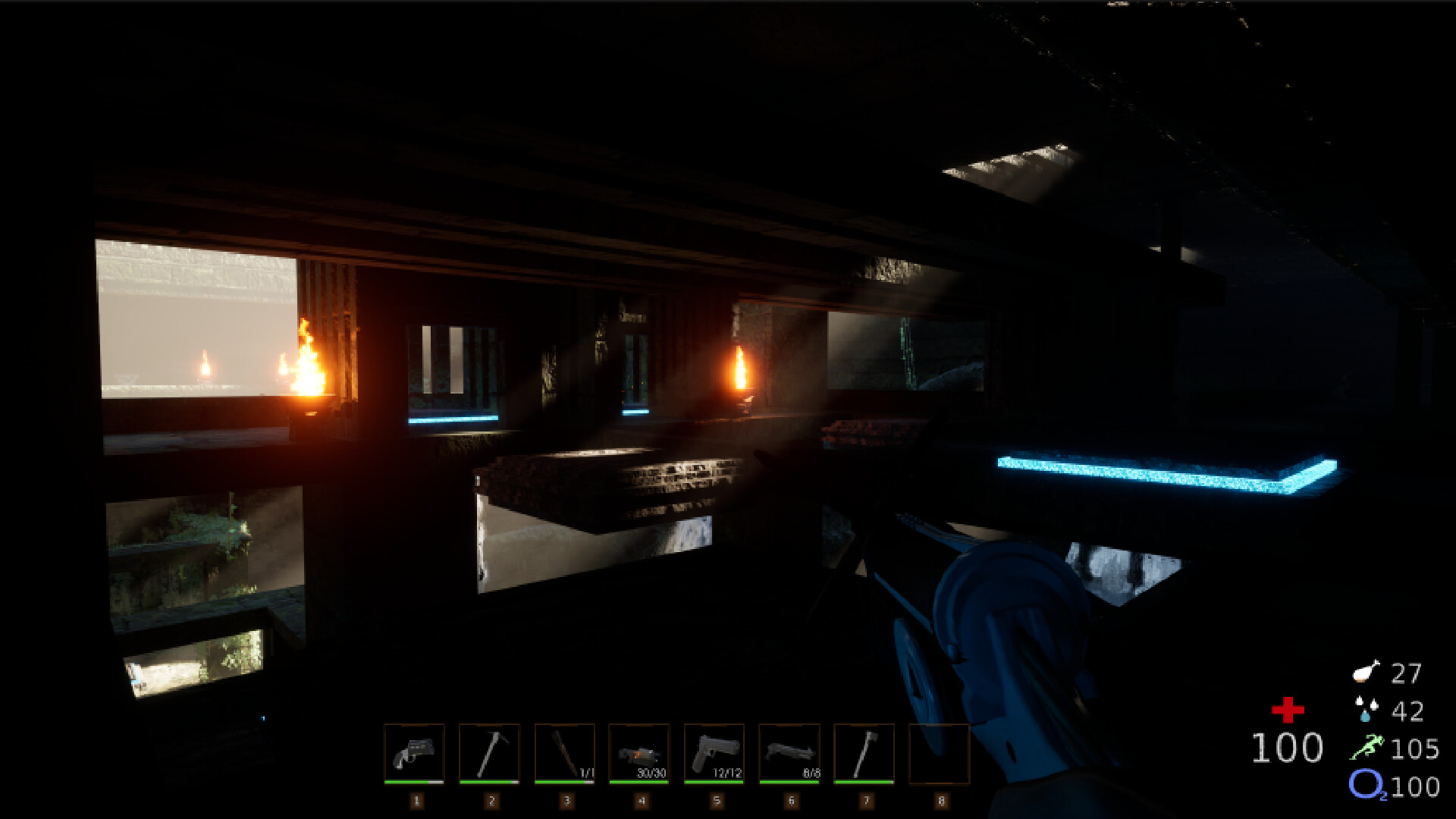Screen dimensions: 1456x819
Task: Click the revolver durability bar
Action: (x=416, y=781)
